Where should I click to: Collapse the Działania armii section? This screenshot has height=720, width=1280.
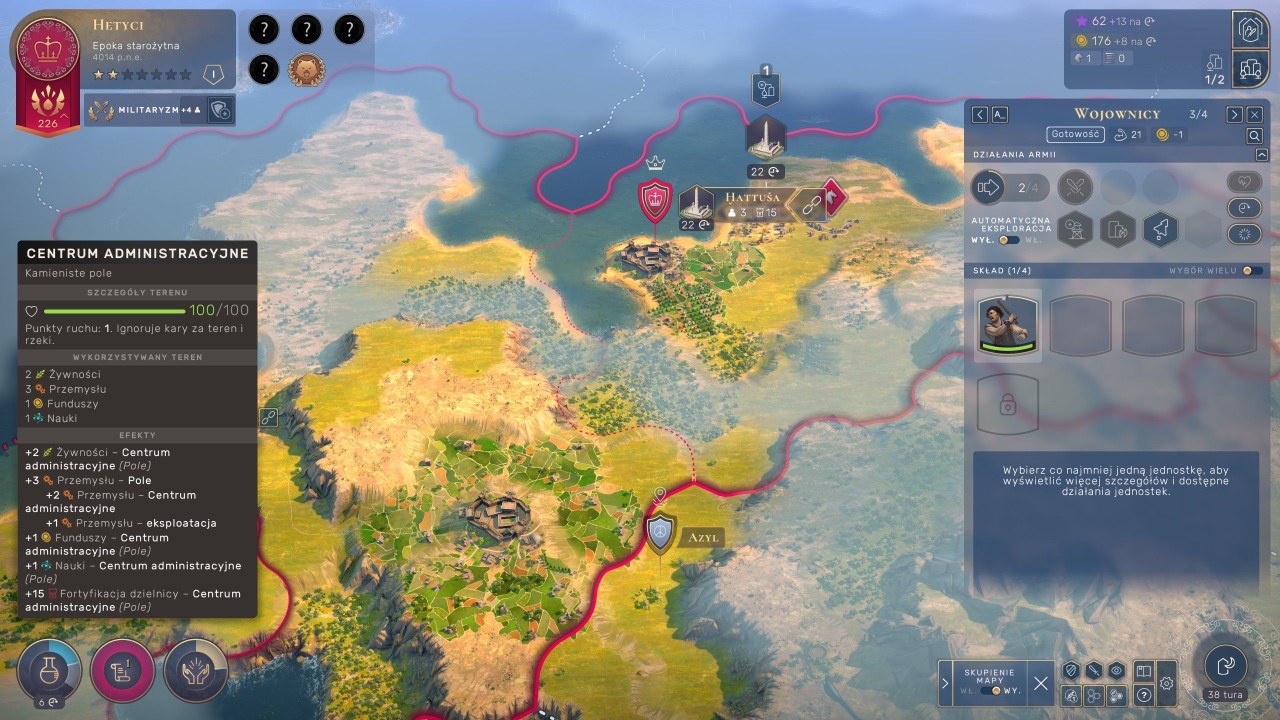tap(1262, 155)
